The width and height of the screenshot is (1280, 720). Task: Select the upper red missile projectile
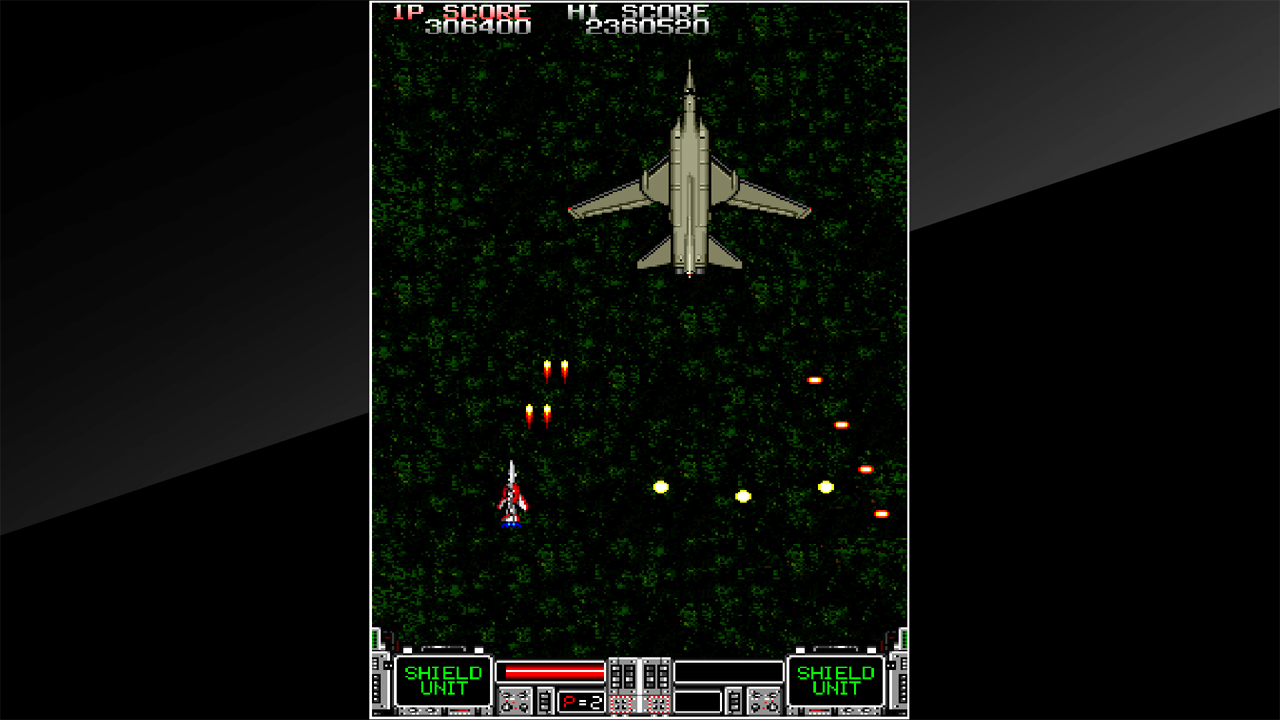click(557, 372)
